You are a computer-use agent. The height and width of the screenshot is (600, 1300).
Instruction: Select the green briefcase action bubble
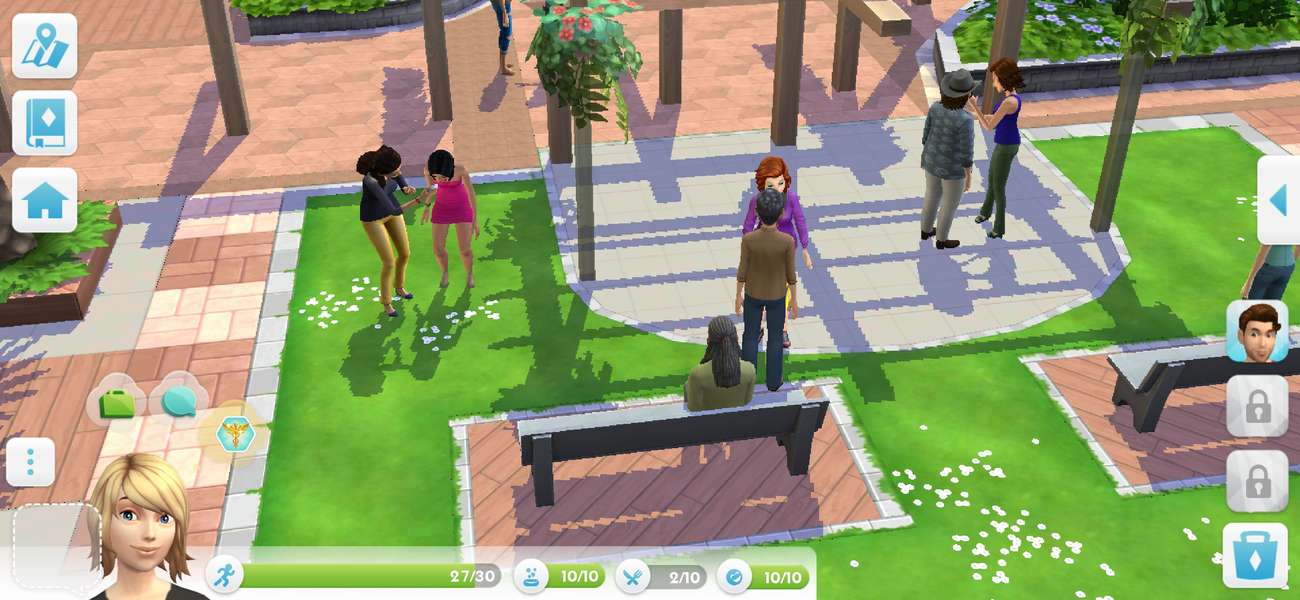pyautogui.click(x=118, y=404)
